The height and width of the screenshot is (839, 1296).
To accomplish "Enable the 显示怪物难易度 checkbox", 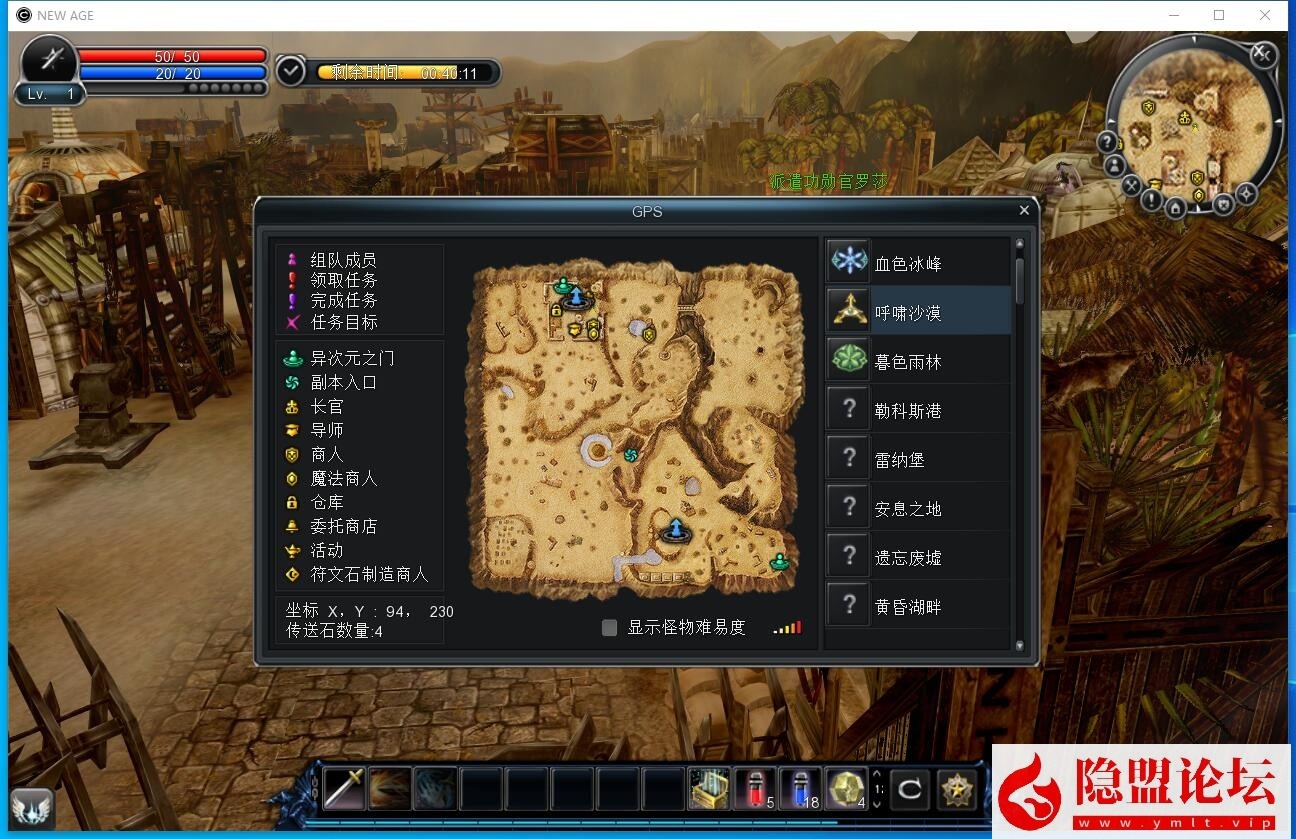I will (x=608, y=627).
